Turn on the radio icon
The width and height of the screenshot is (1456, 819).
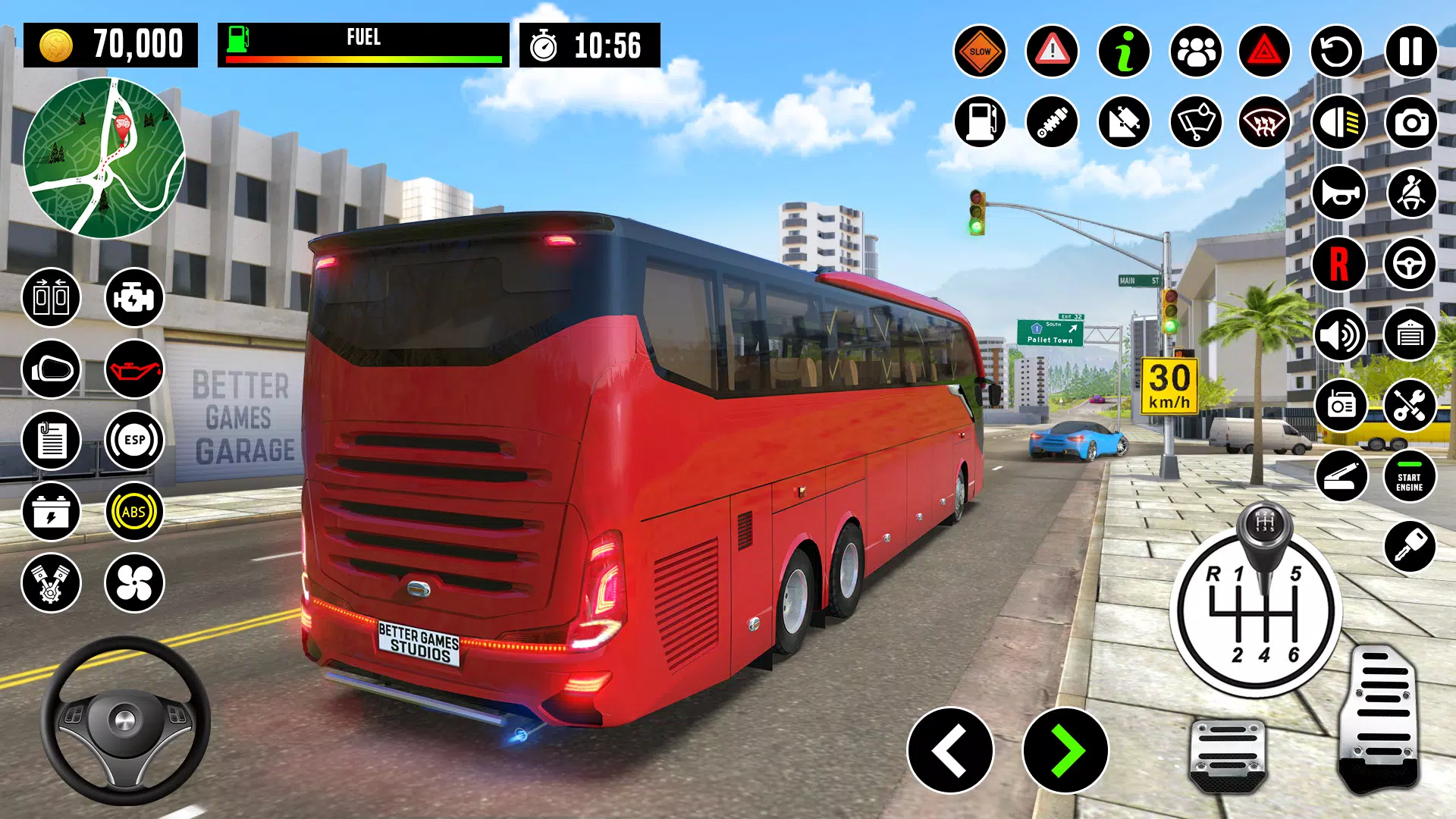[x=1340, y=406]
